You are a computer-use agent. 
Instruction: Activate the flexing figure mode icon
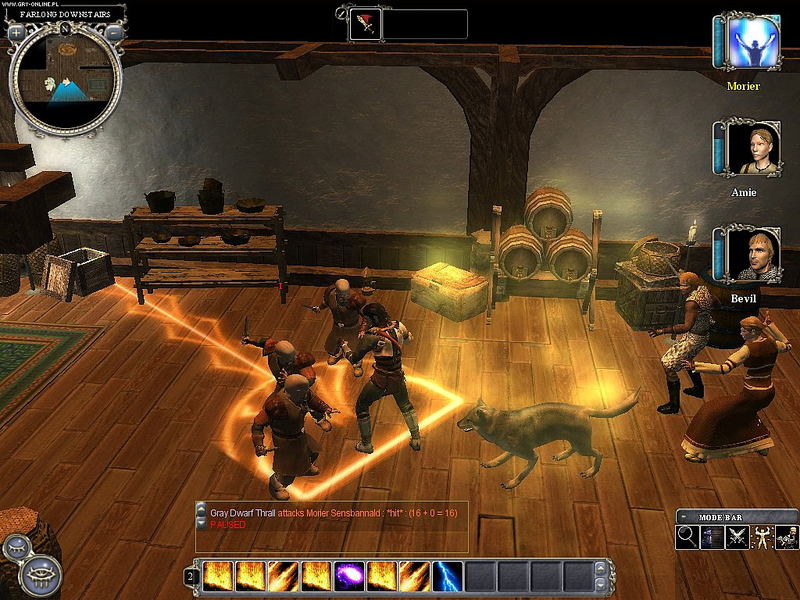point(762,536)
